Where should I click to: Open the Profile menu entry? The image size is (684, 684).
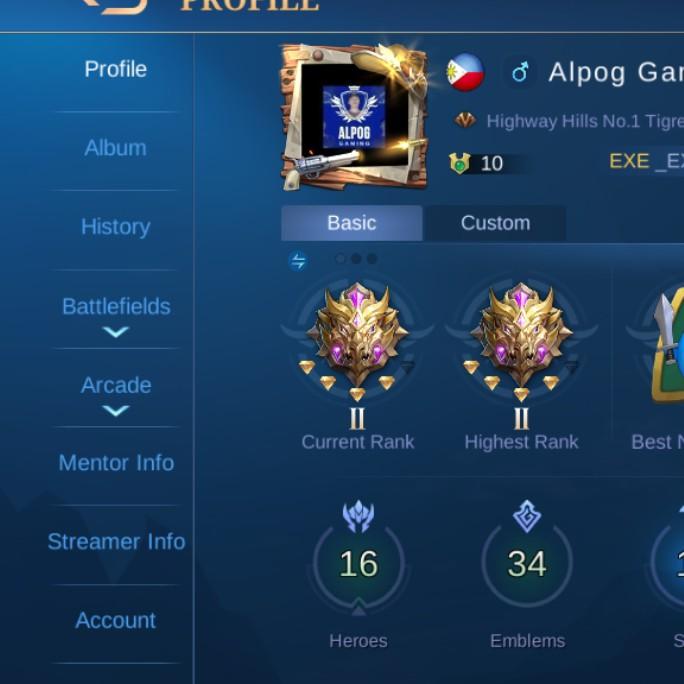[115, 69]
